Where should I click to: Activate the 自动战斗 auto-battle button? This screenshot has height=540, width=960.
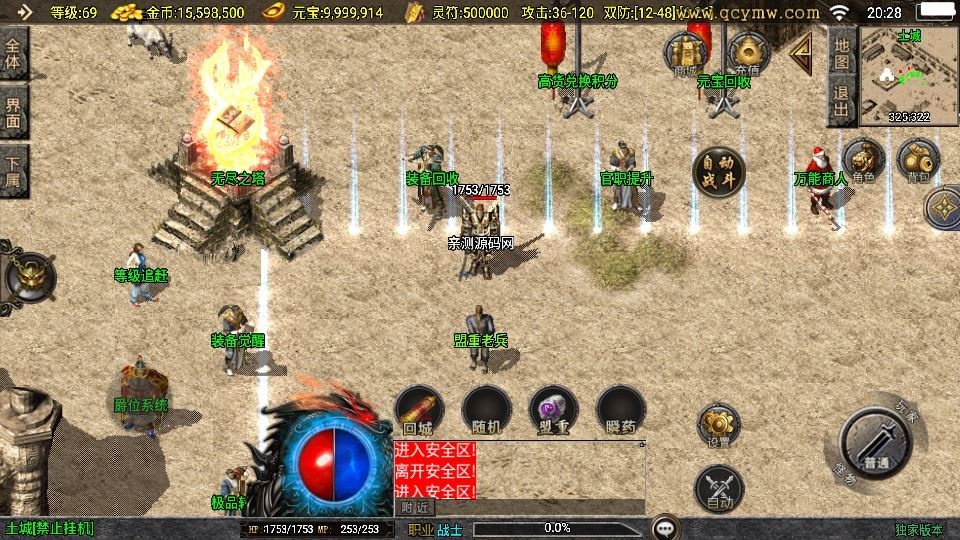[719, 171]
